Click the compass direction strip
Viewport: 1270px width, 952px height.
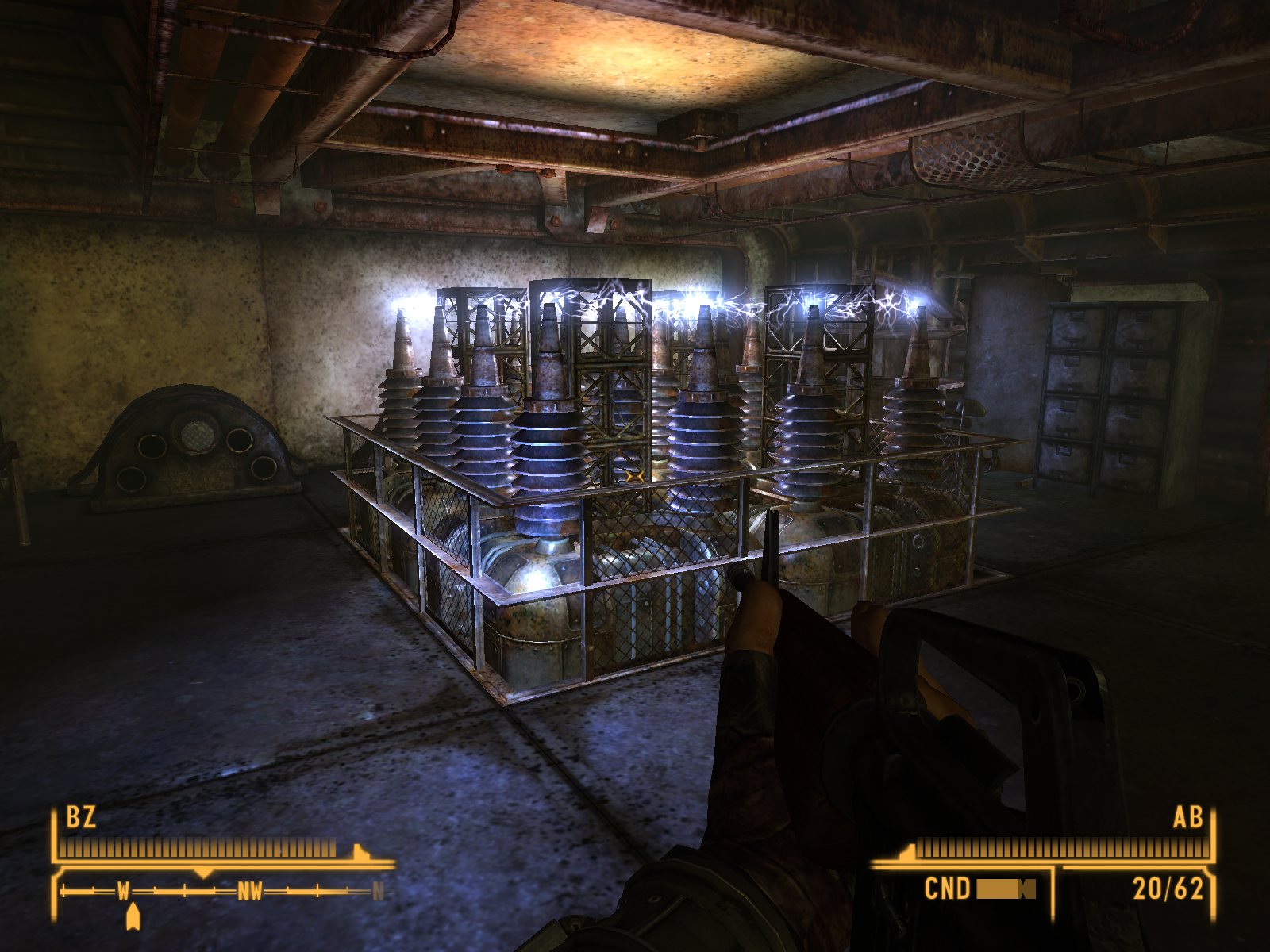[222, 892]
